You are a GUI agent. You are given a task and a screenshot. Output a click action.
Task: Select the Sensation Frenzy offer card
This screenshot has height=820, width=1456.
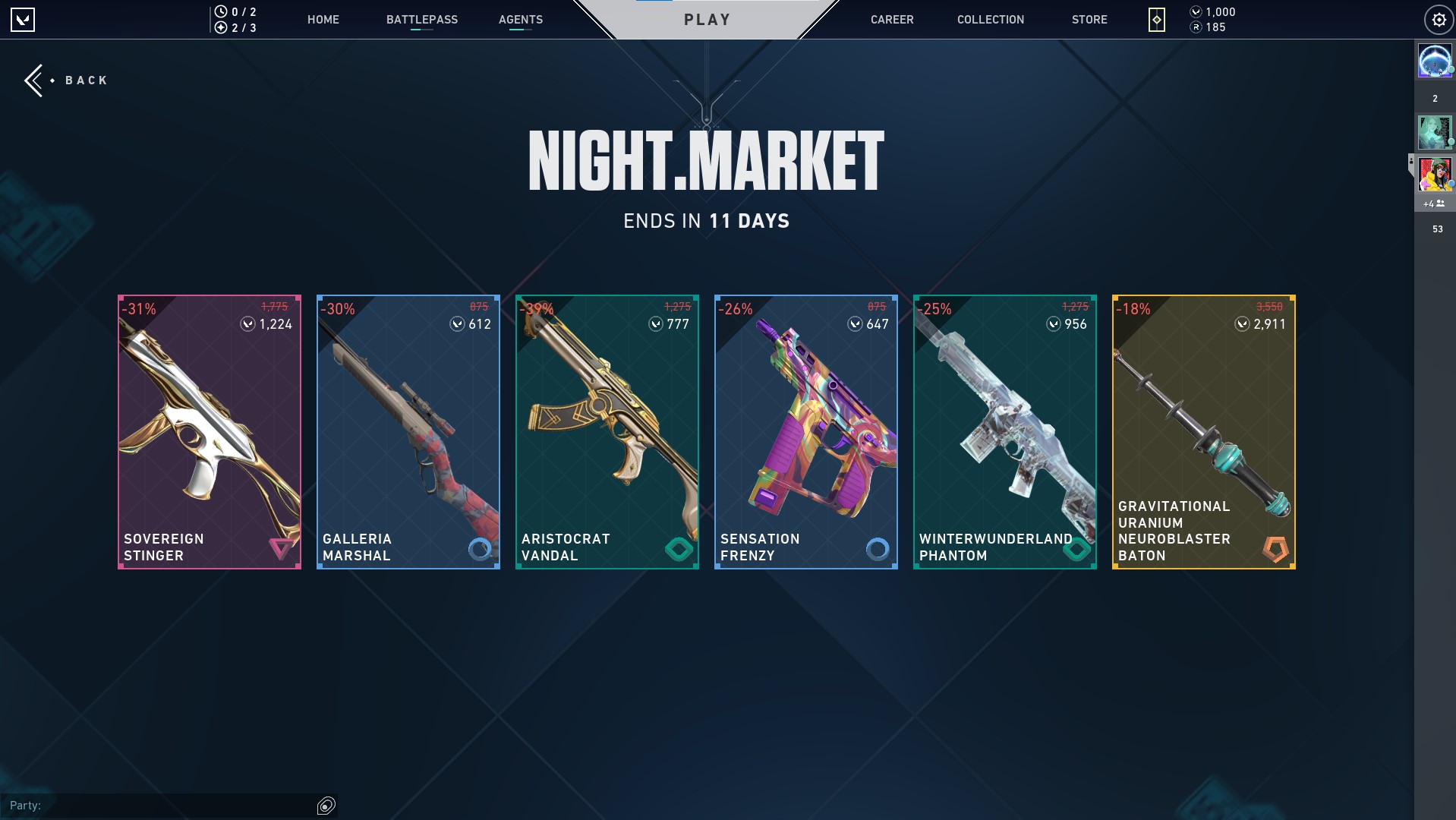coord(806,431)
